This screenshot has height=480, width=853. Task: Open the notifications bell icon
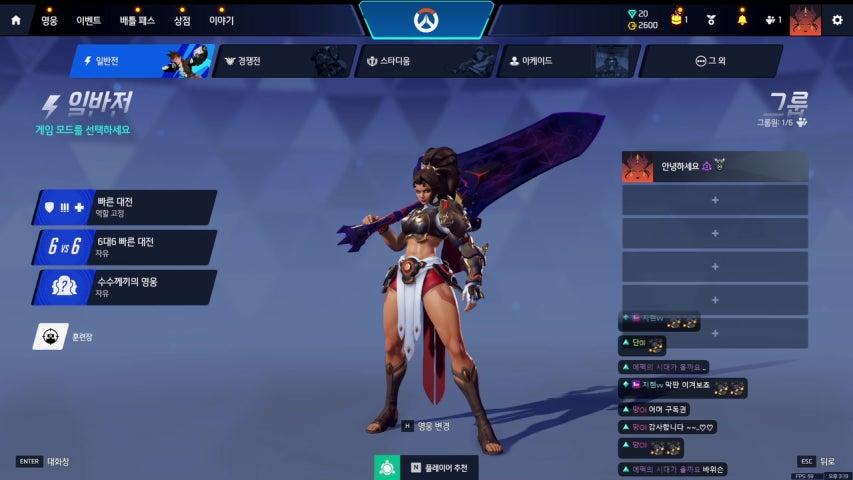pyautogui.click(x=742, y=19)
